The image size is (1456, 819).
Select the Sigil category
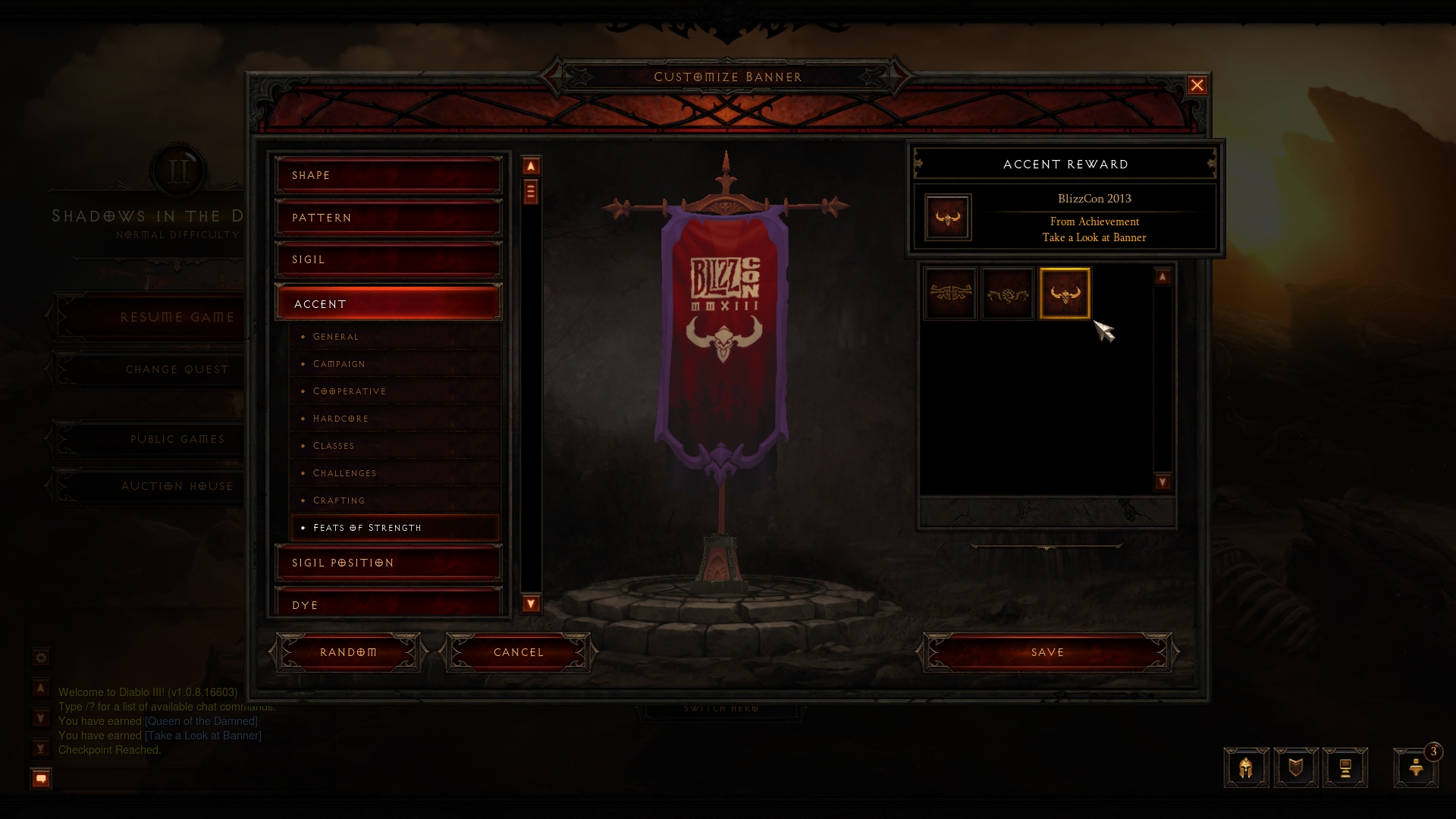pyautogui.click(x=388, y=259)
